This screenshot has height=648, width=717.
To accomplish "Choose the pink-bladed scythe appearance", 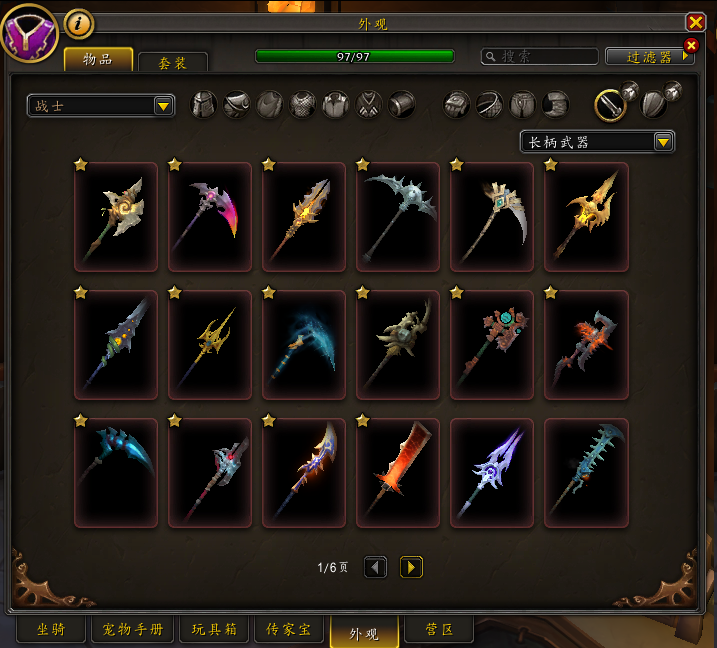I will coord(210,216).
